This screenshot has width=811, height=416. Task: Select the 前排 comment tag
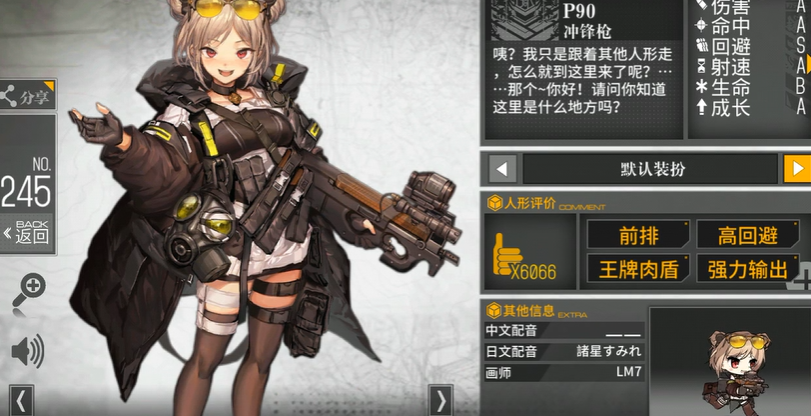click(638, 235)
